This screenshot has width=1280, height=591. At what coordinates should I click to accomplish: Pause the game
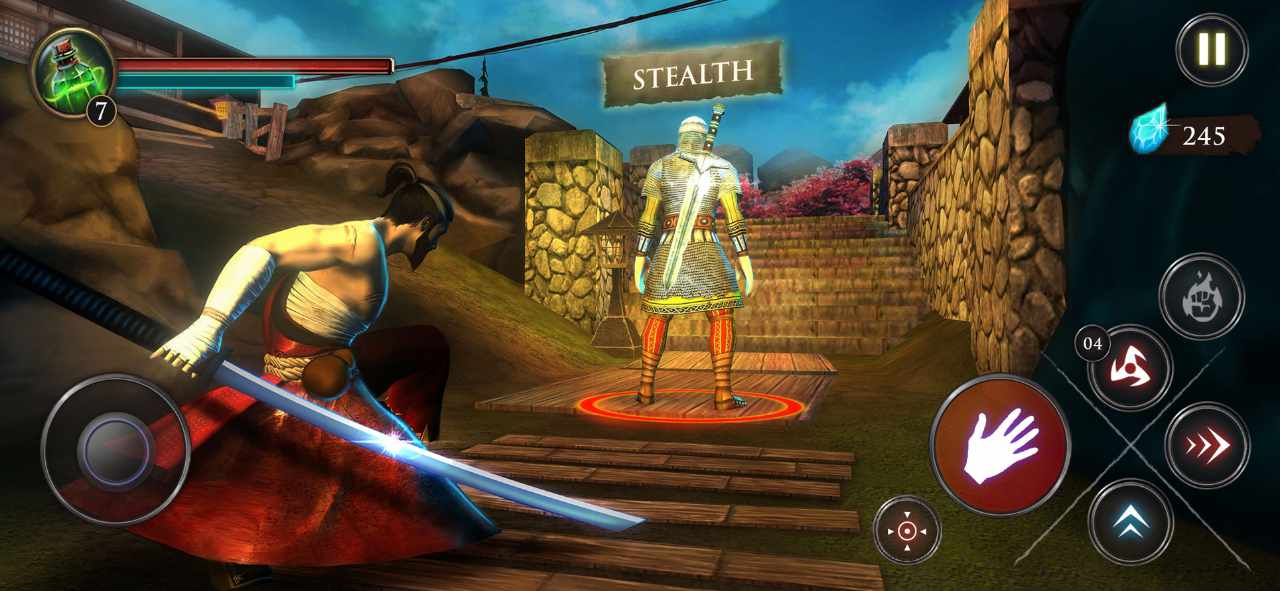click(1211, 49)
